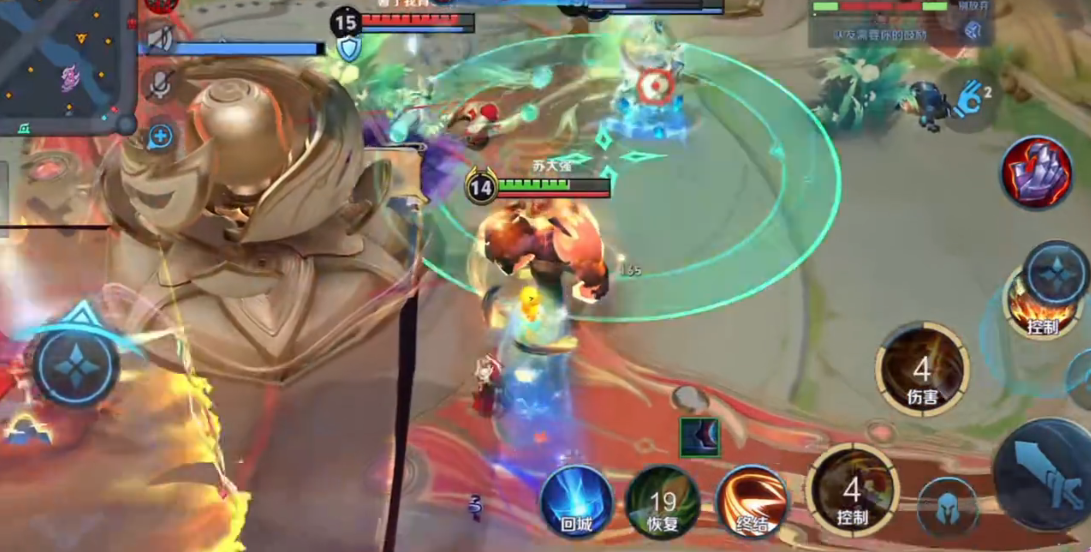
Task: Toggle the muted microphone icon
Action: pyautogui.click(x=158, y=87)
